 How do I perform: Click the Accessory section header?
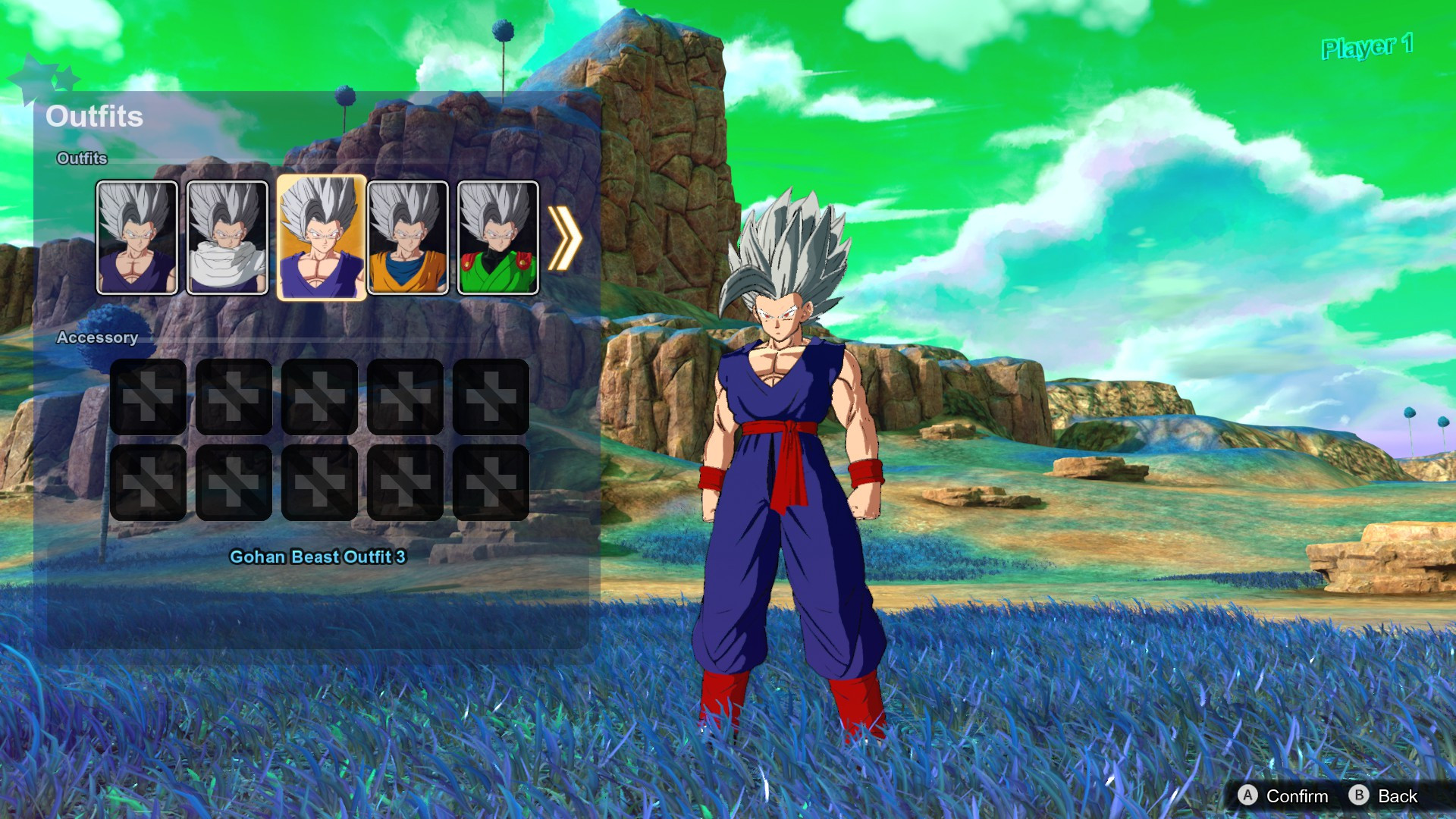pos(99,337)
